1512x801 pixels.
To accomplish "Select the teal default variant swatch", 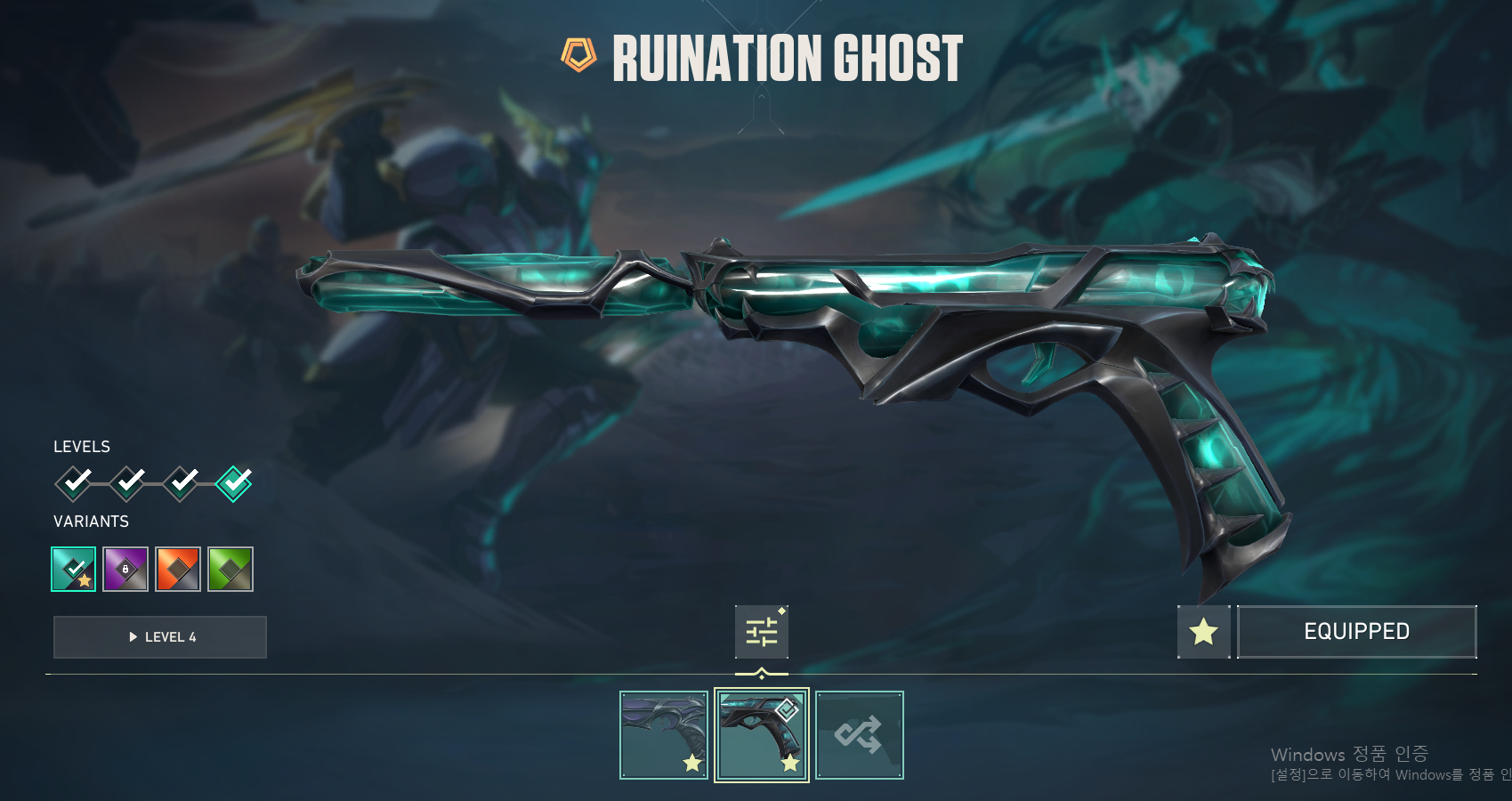I will (74, 569).
